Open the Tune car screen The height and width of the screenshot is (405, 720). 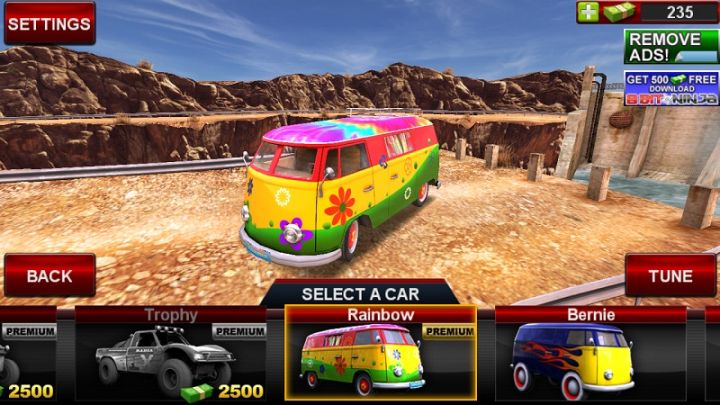point(670,275)
